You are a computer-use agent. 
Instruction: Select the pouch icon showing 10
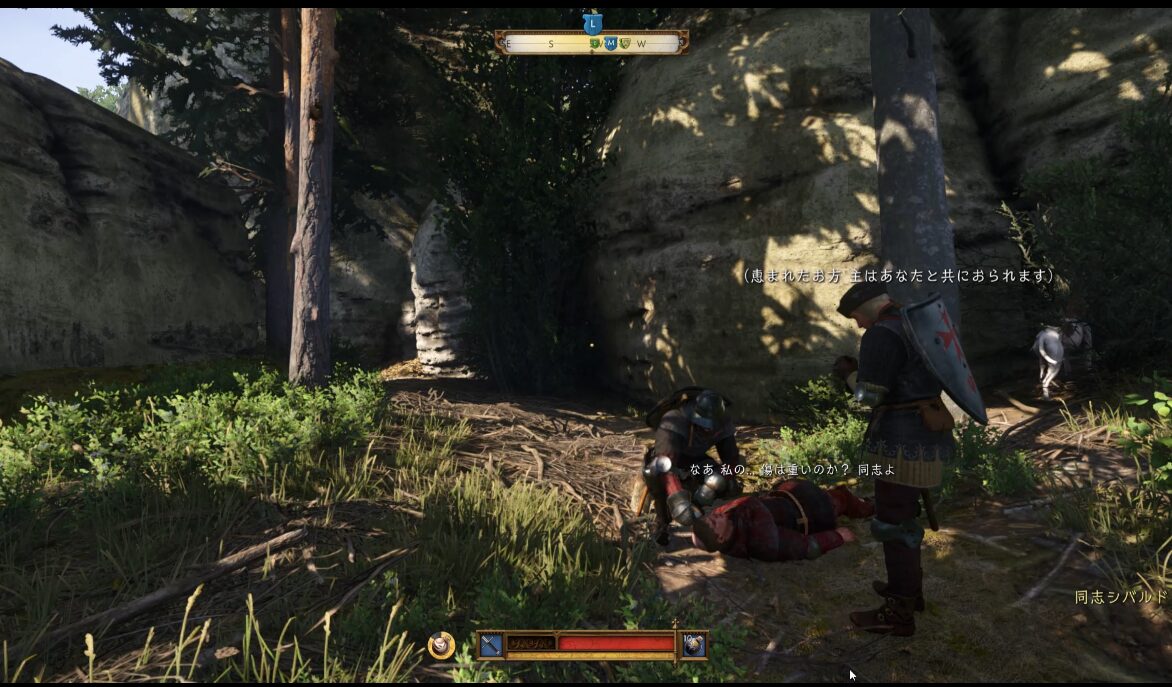pos(694,645)
